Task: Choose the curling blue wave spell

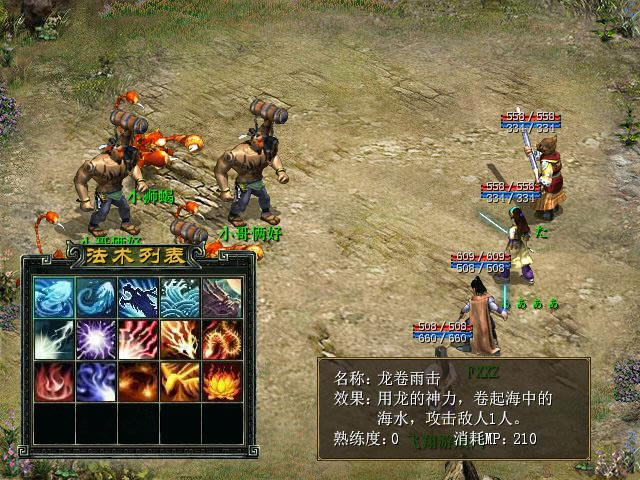Action: coord(94,297)
